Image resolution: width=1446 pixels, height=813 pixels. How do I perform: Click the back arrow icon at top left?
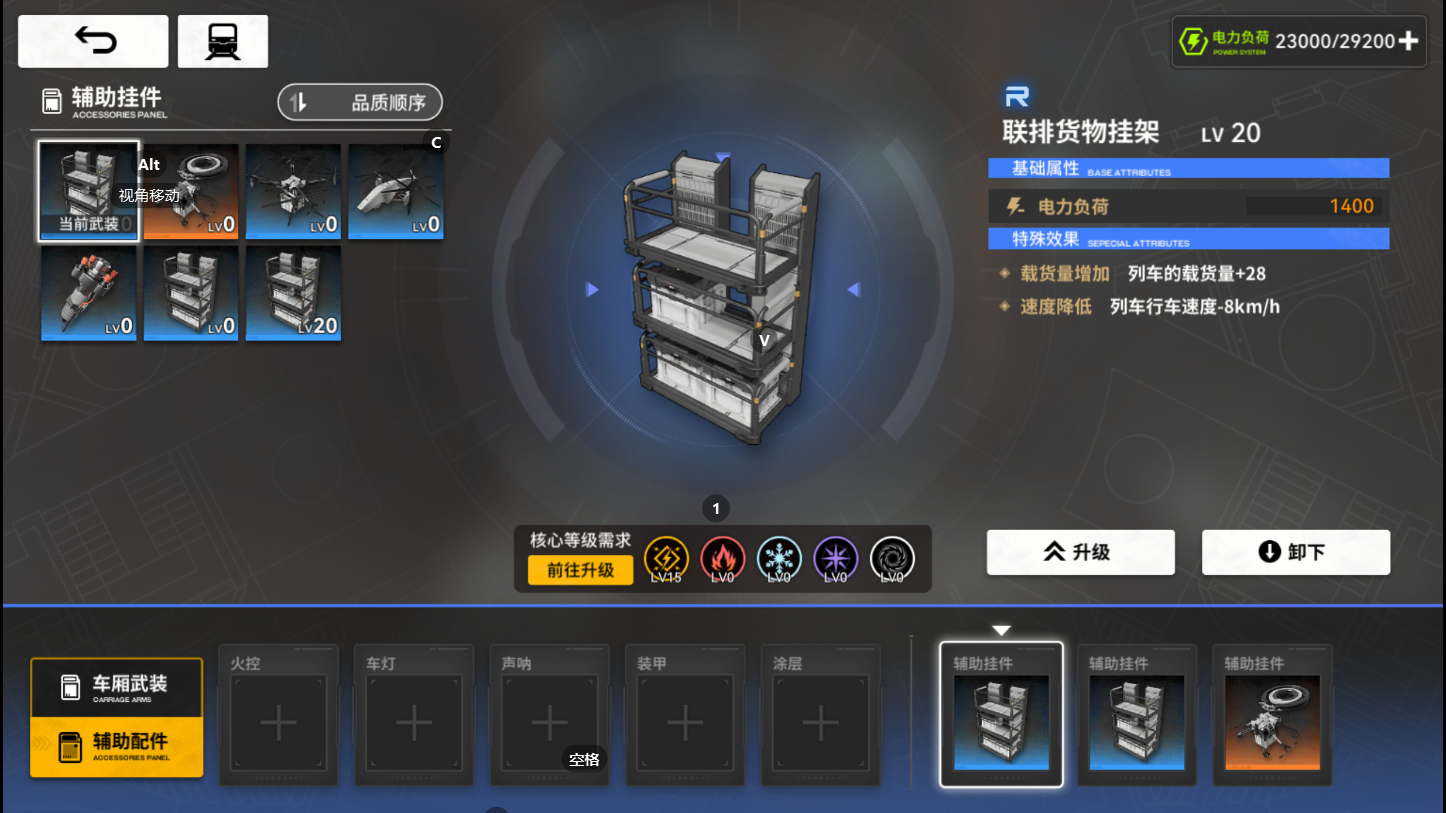[92, 40]
